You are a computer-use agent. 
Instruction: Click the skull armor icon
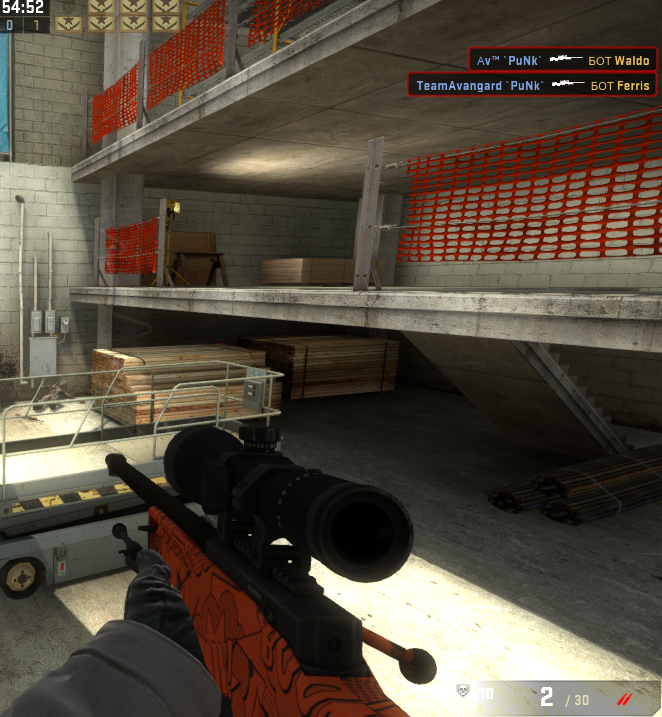pos(463,691)
